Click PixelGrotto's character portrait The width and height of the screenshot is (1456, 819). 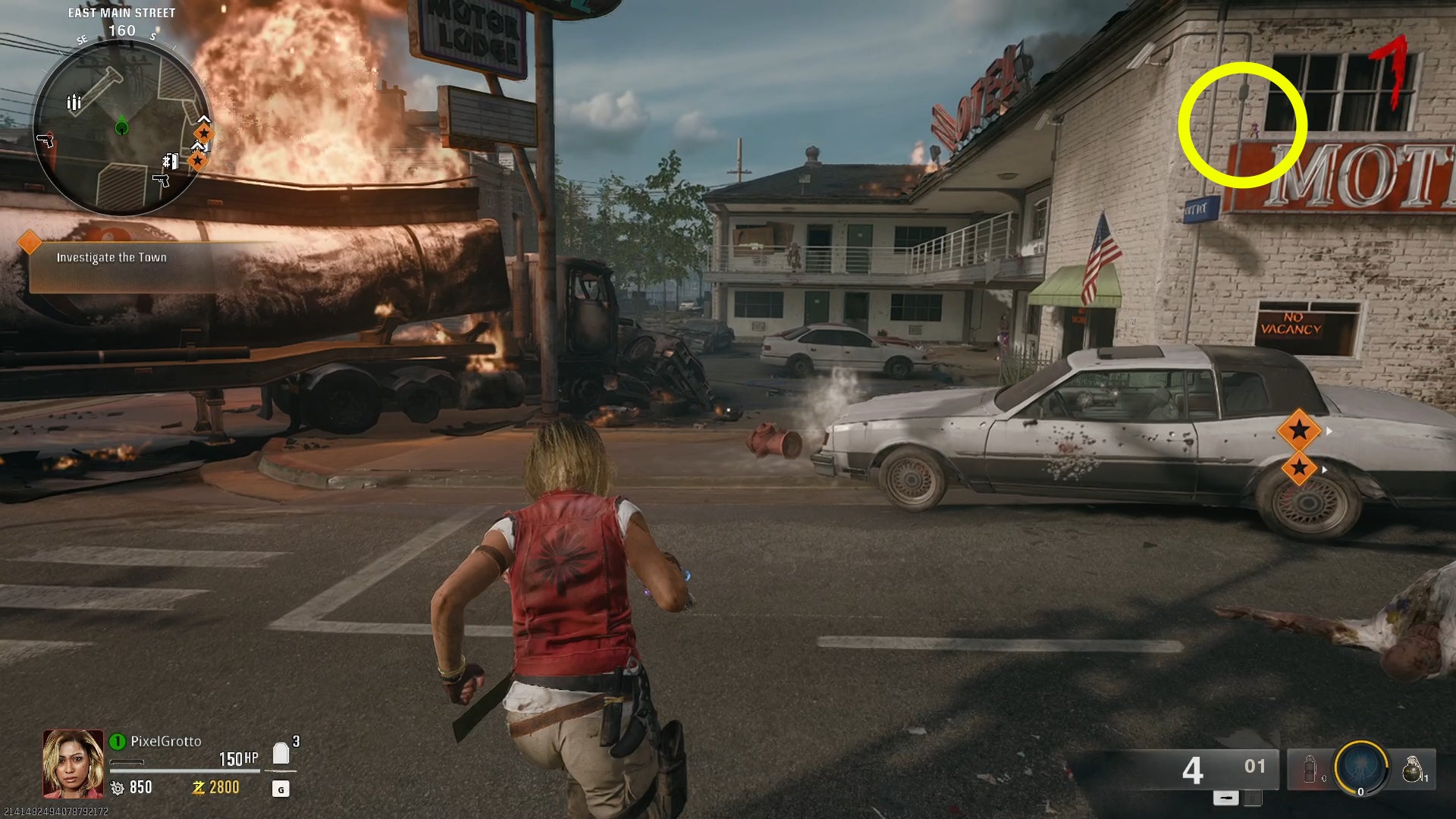(x=73, y=764)
